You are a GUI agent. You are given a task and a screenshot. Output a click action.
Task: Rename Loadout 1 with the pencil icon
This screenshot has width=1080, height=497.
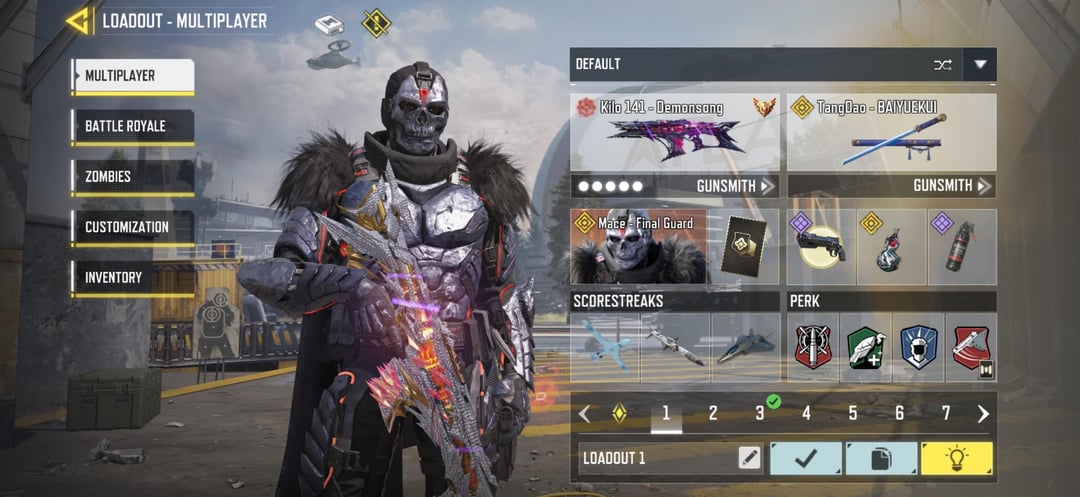point(749,458)
